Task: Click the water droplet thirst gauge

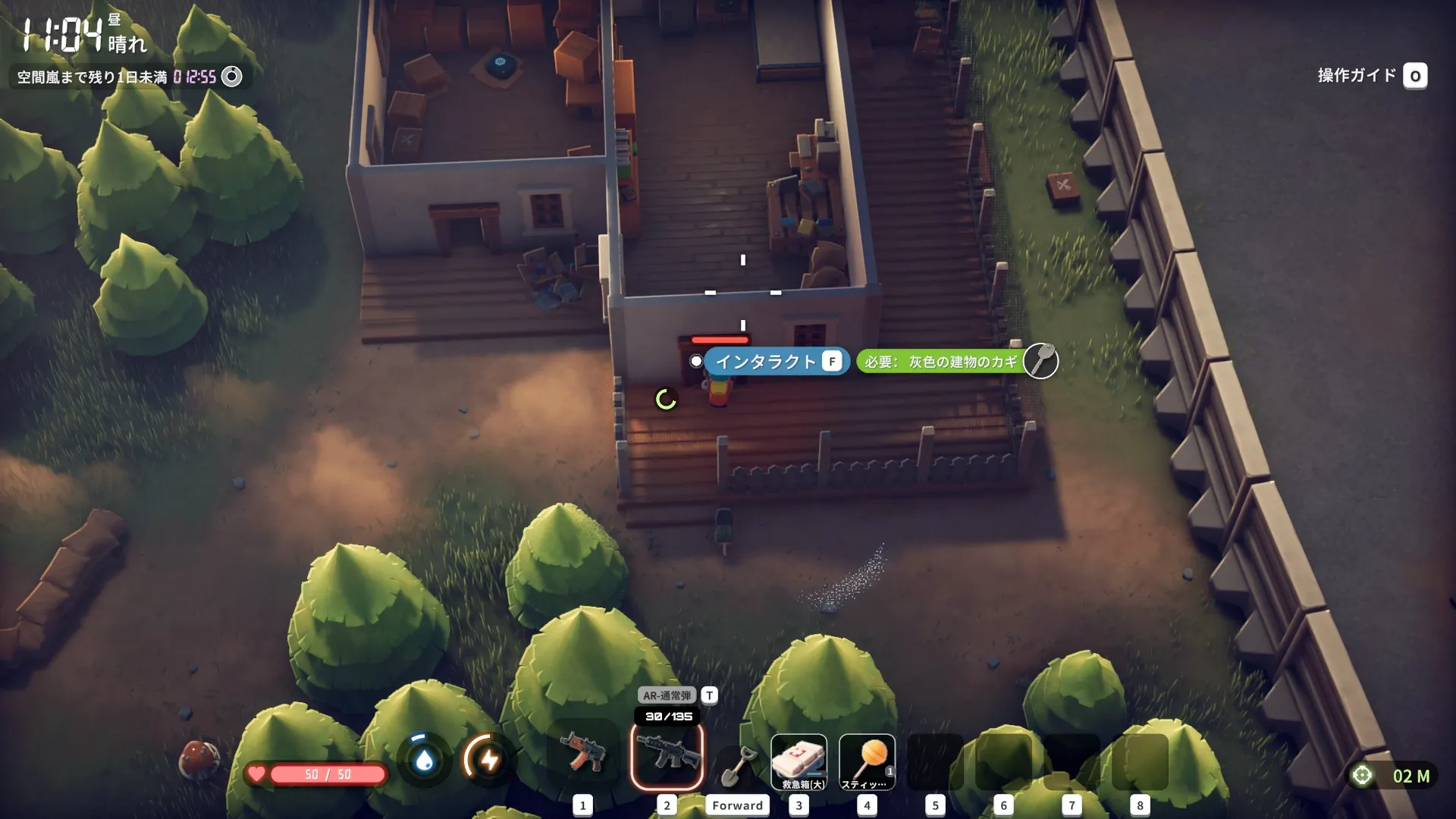Action: (424, 759)
